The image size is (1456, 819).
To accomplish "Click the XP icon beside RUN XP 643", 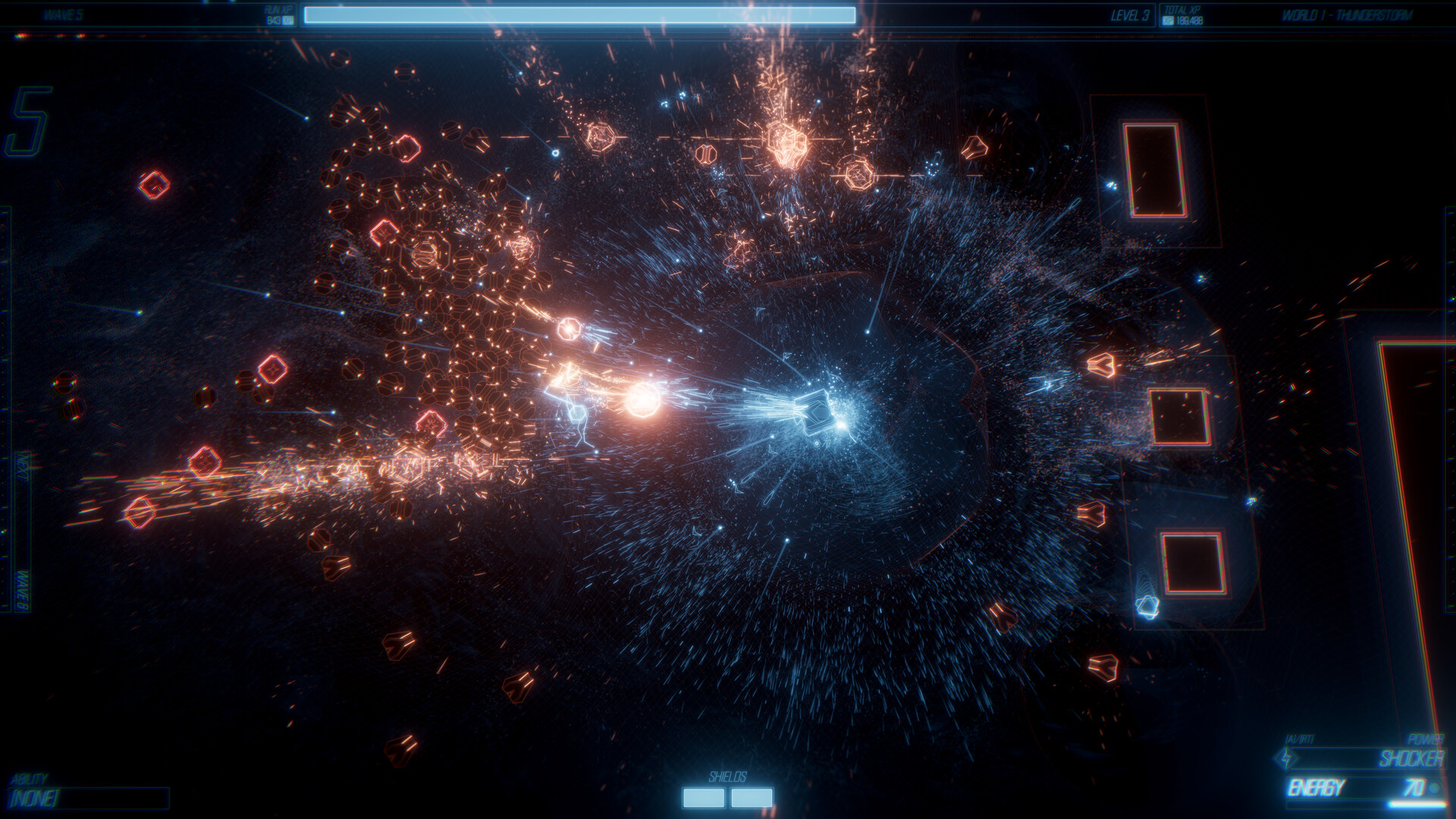I will point(288,20).
